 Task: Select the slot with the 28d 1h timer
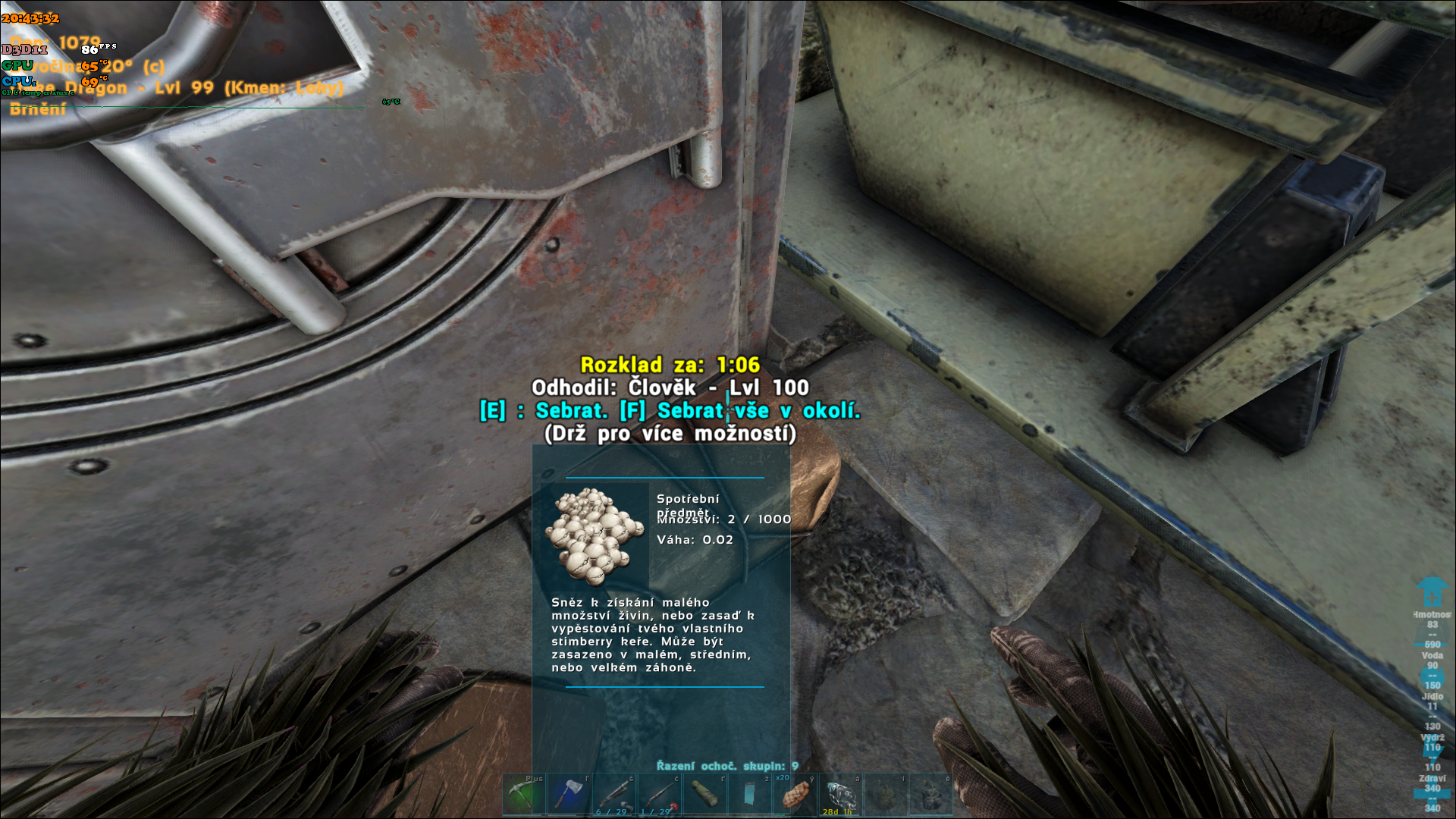pyautogui.click(x=840, y=795)
